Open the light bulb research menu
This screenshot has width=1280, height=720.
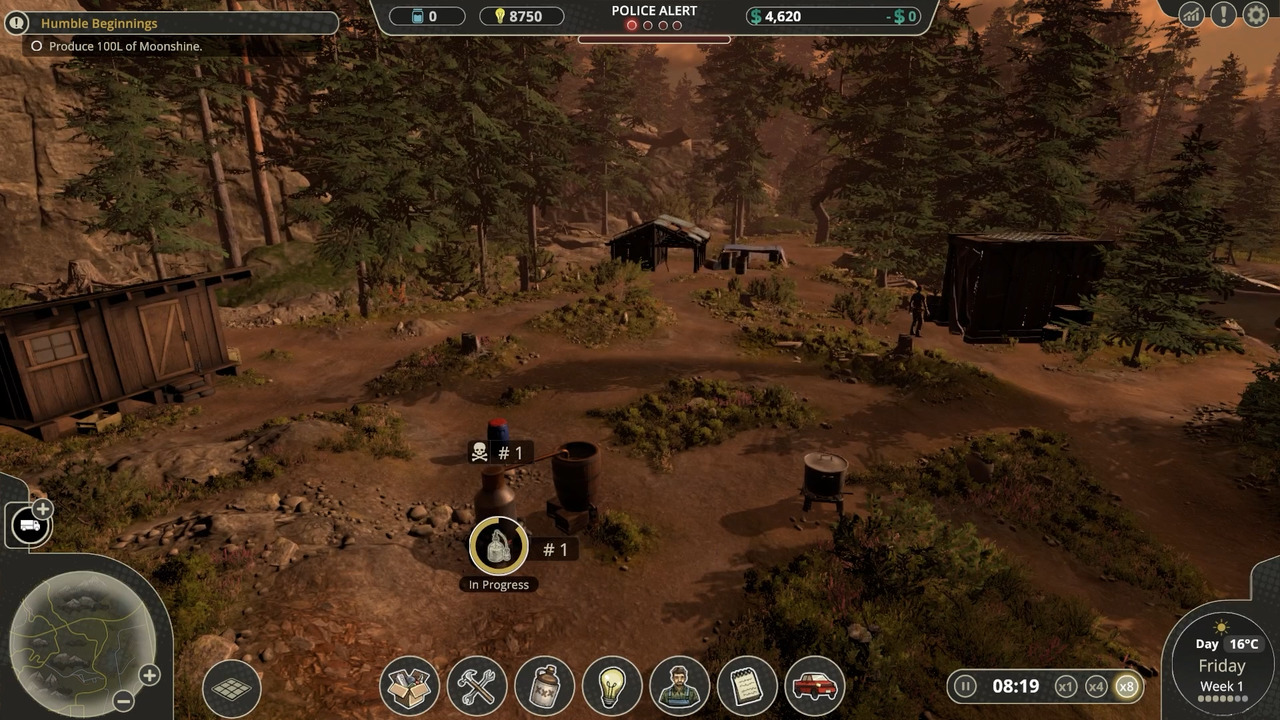tap(612, 687)
